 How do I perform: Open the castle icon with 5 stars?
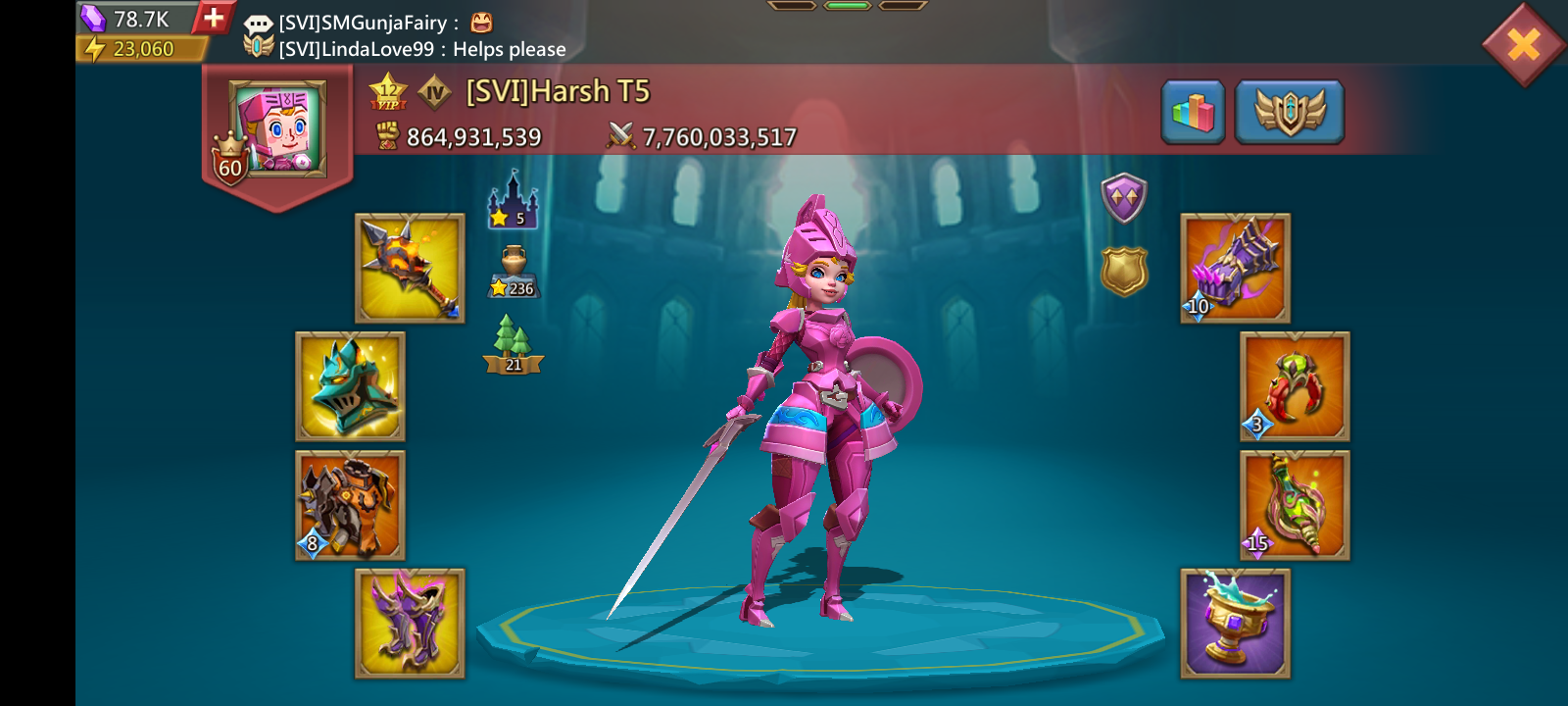(x=513, y=200)
